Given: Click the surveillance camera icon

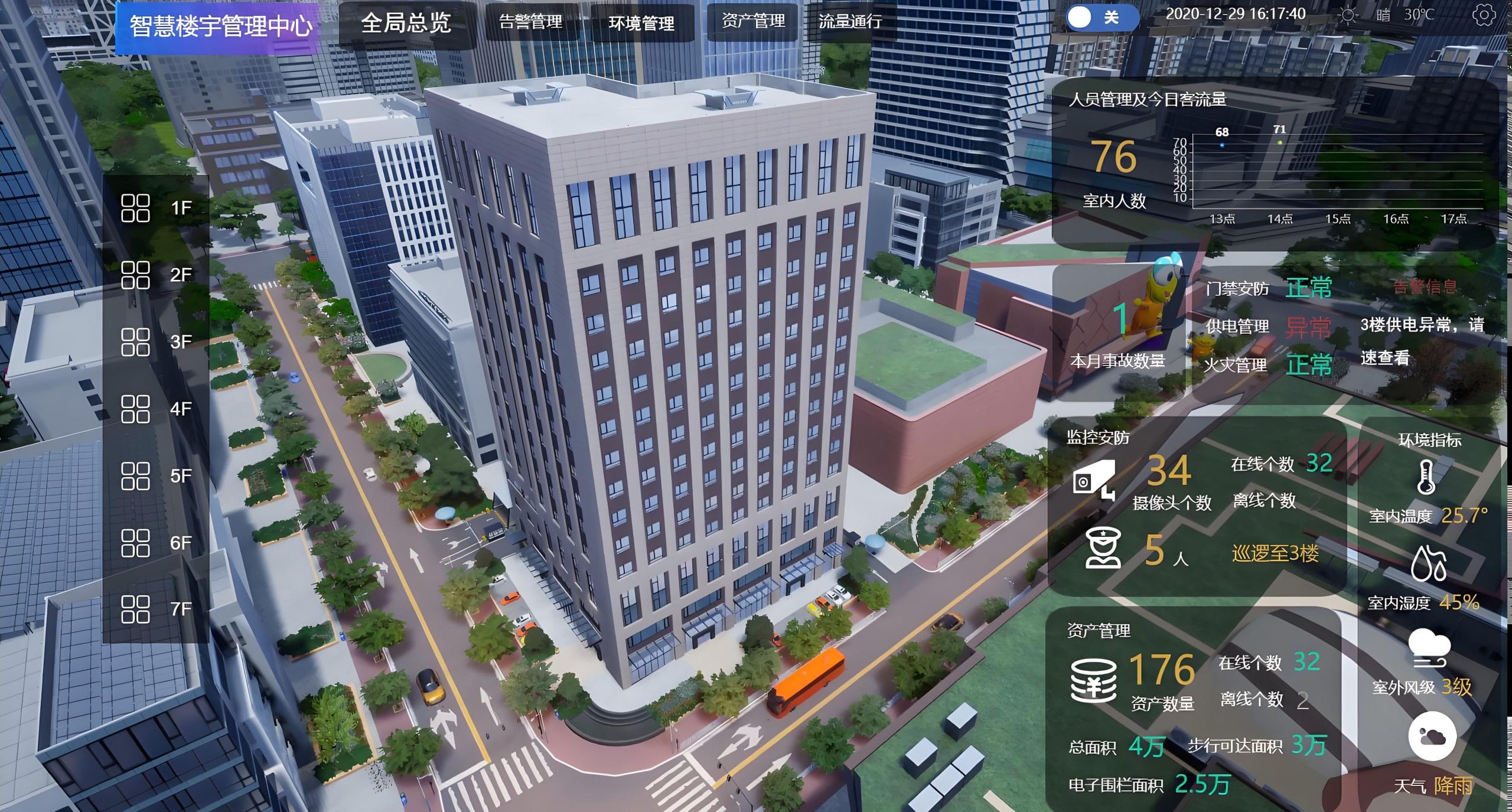Looking at the screenshot, I should pos(1094,479).
